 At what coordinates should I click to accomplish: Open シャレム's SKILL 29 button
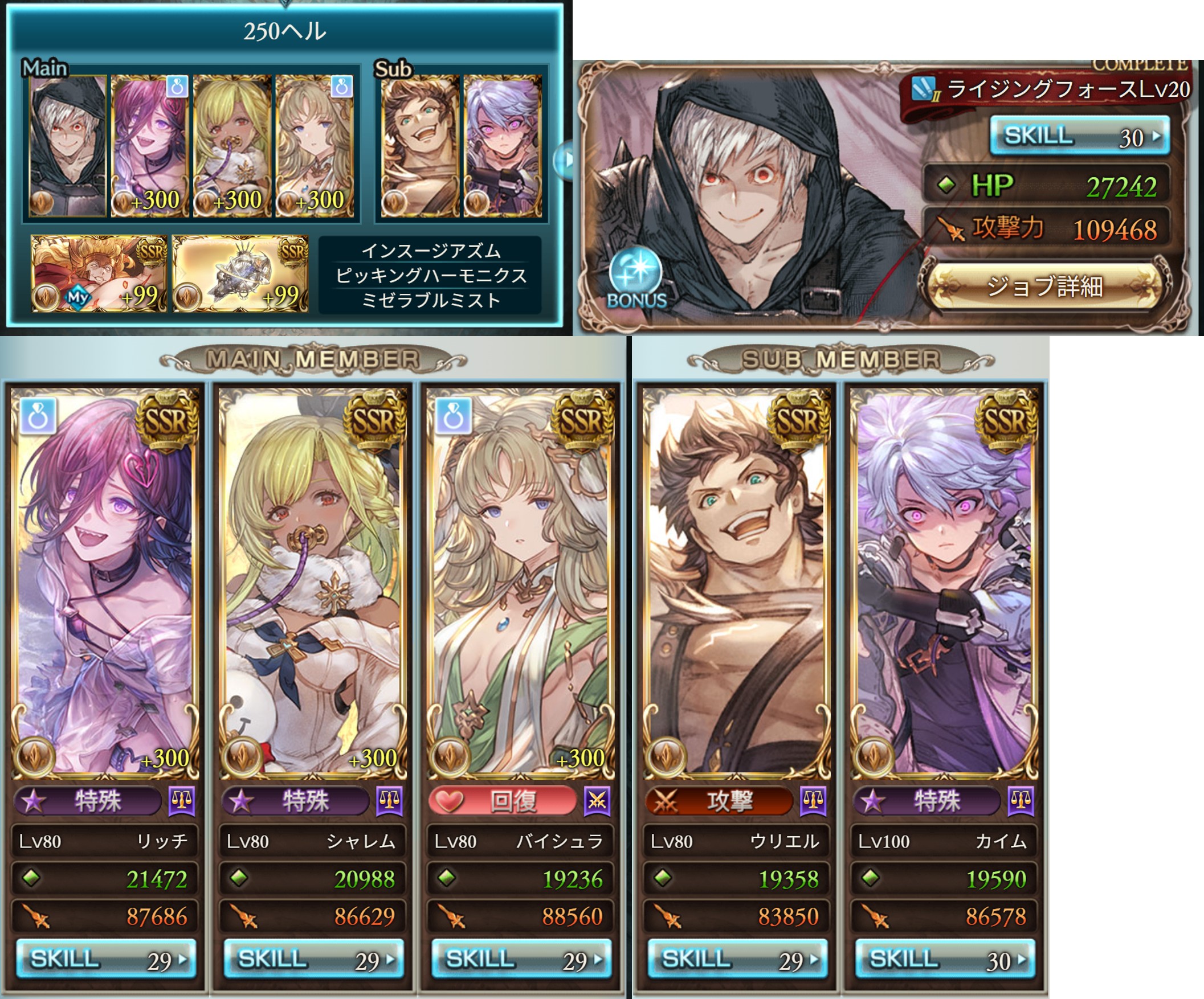313,959
